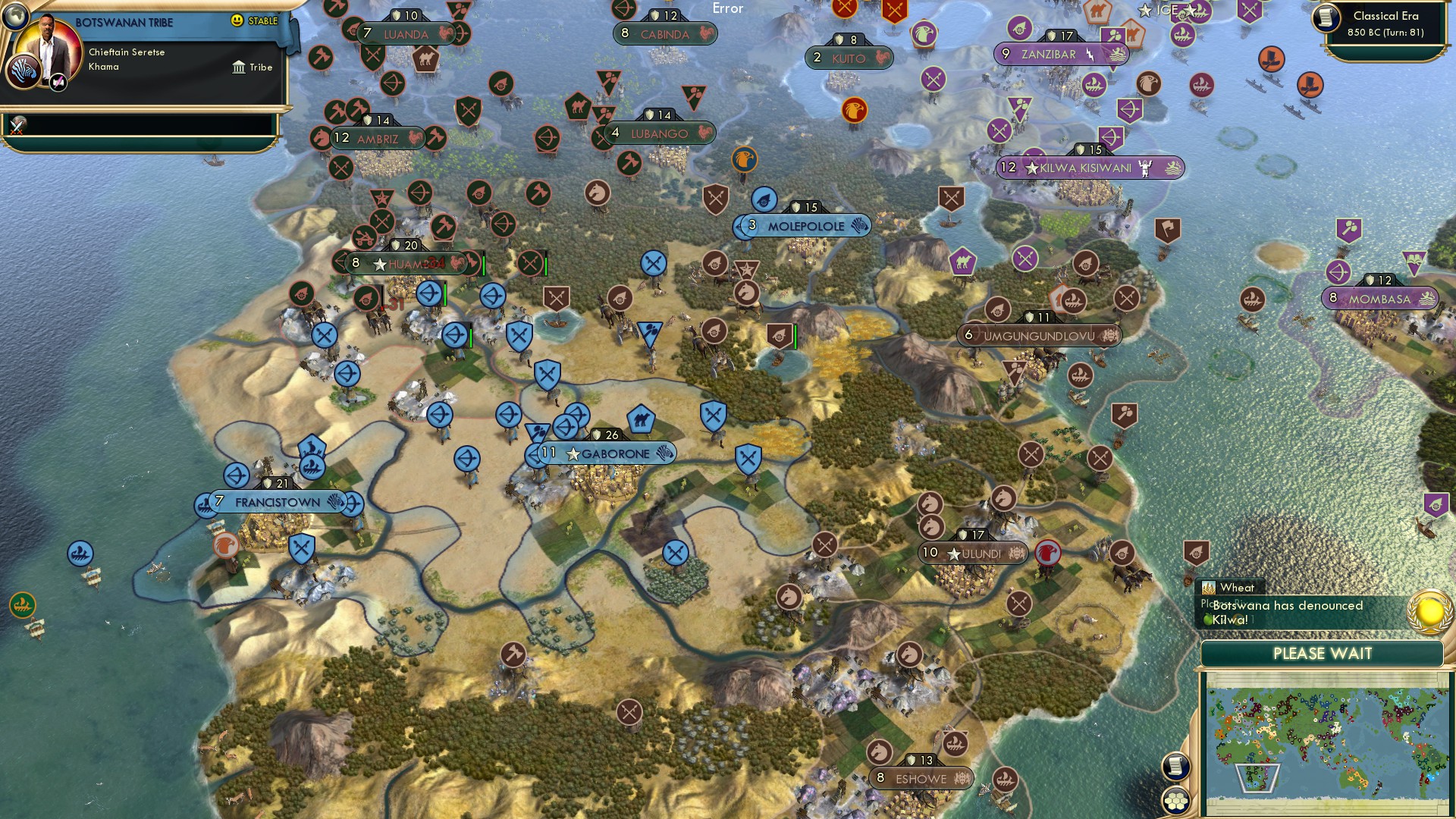This screenshot has height=819, width=1456.
Task: Toggle the hex grid overlay icon
Action: (1176, 800)
